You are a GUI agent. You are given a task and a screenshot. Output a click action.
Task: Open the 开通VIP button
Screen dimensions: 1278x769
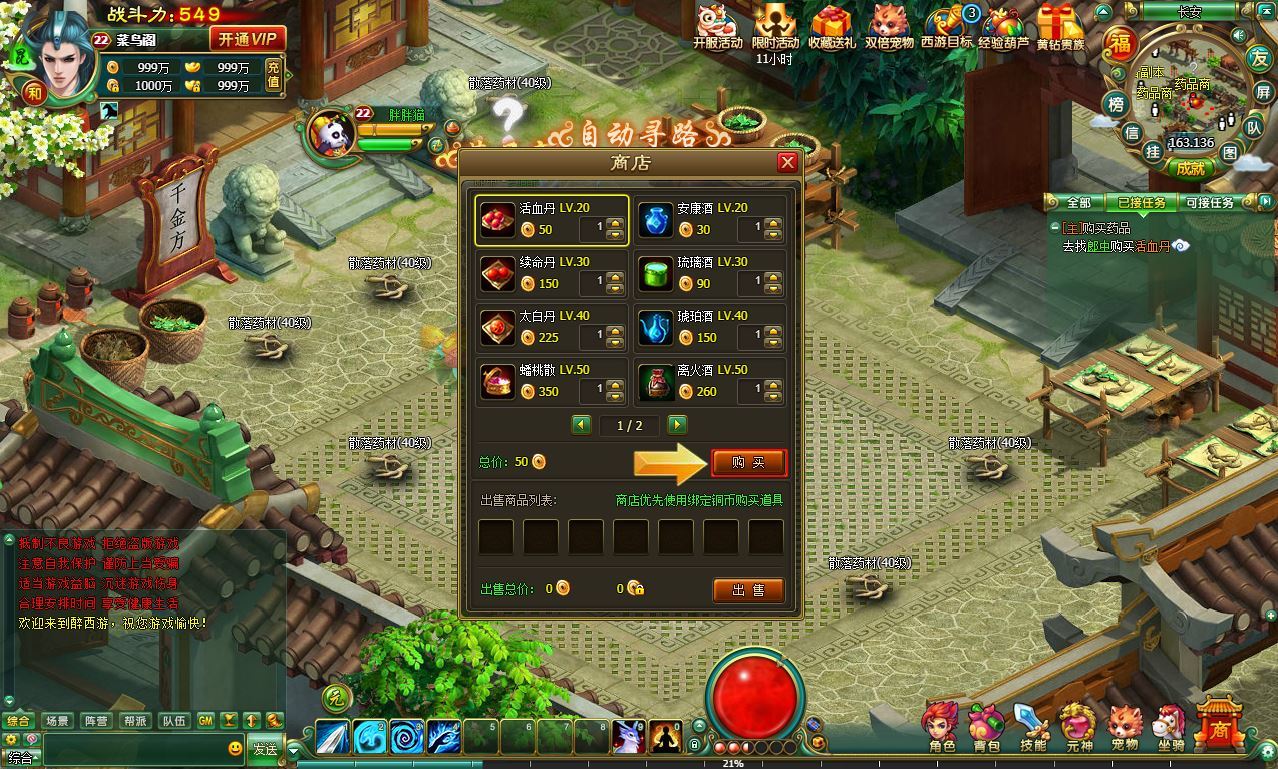247,39
